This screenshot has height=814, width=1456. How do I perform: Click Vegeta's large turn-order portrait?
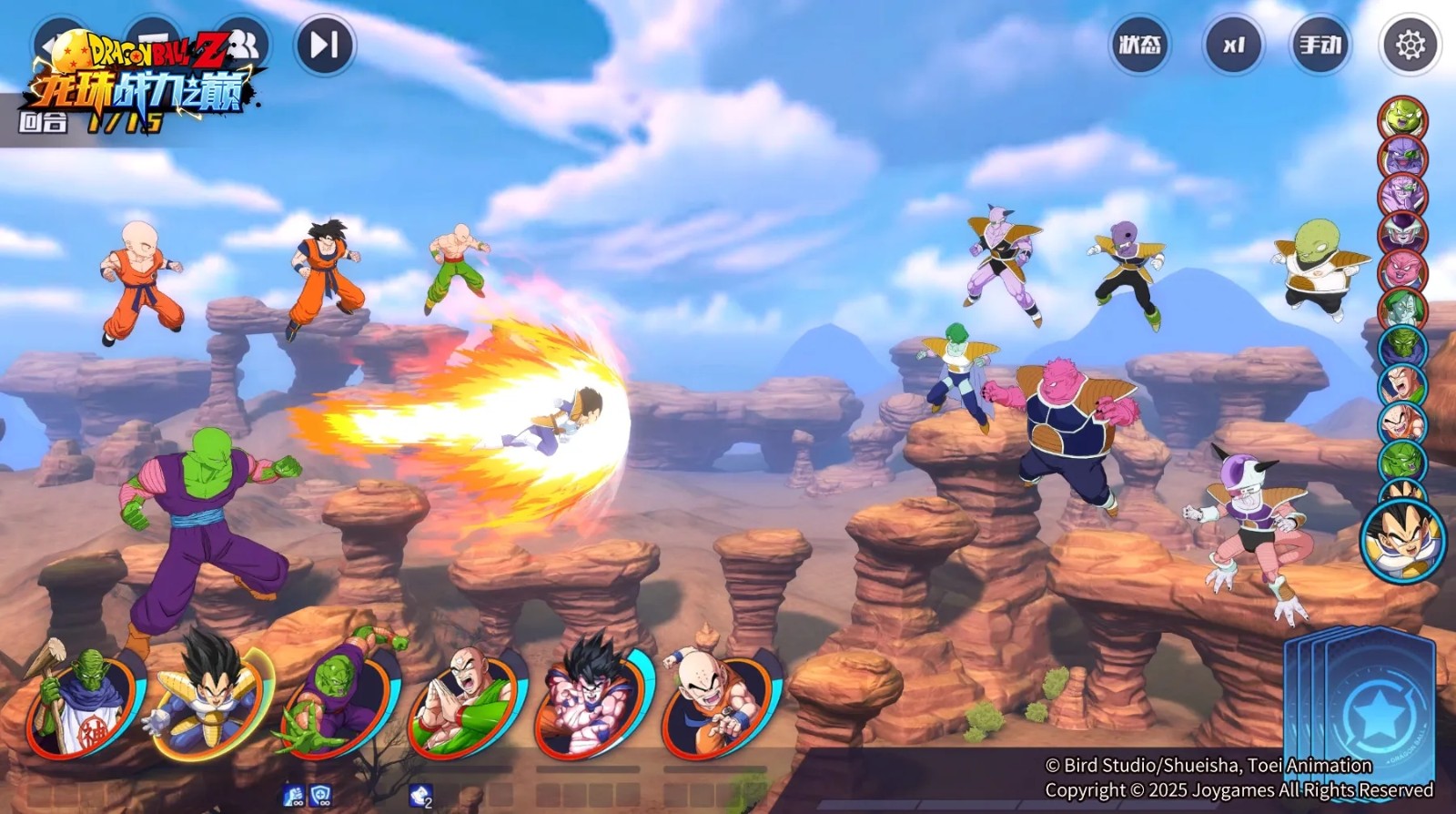tap(1403, 540)
